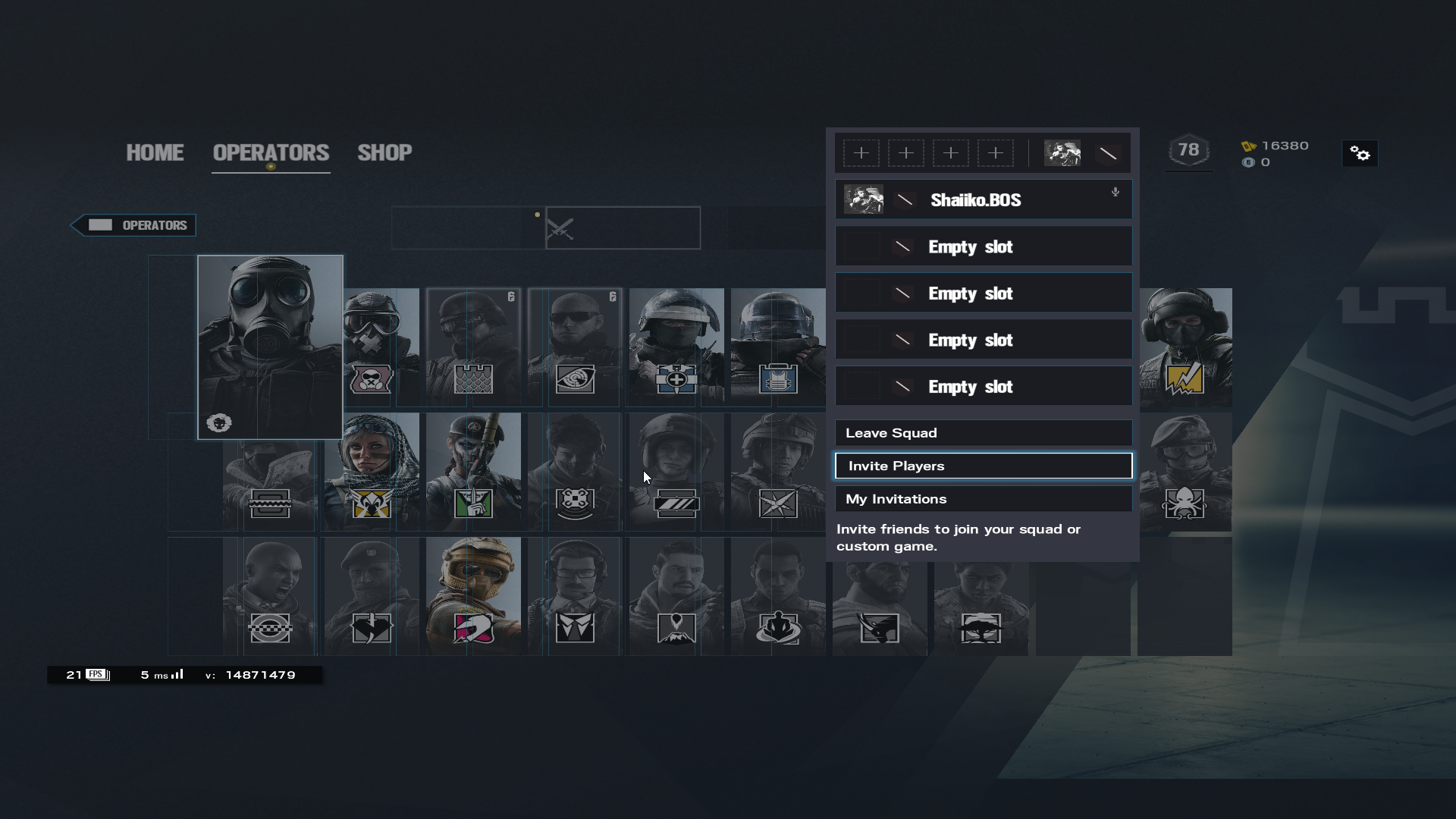This screenshot has width=1456, height=819.
Task: Choose the gold-helmet operator with pink icon
Action: [x=473, y=596]
